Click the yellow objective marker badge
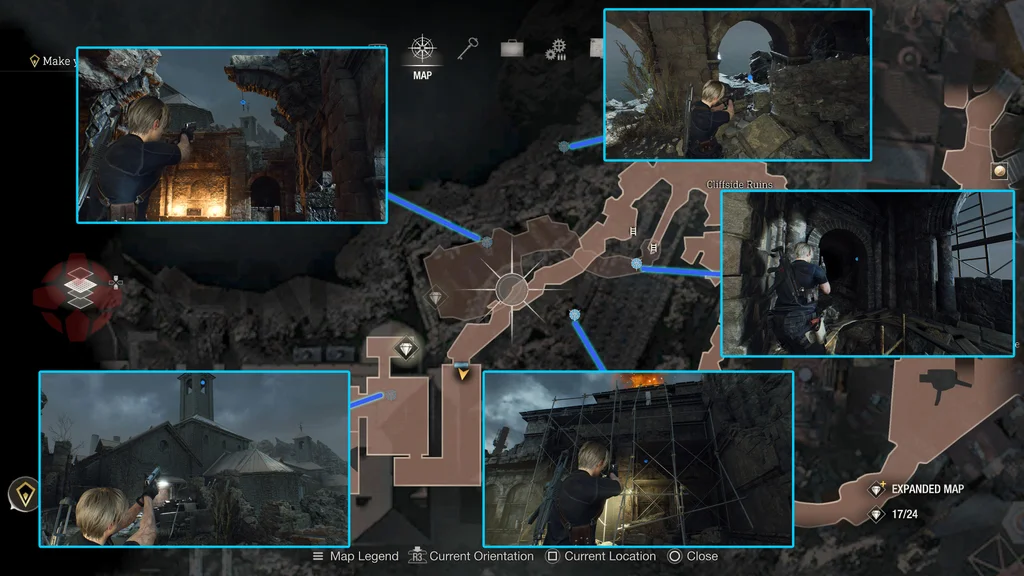Image resolution: width=1024 pixels, height=576 pixels. point(21,493)
